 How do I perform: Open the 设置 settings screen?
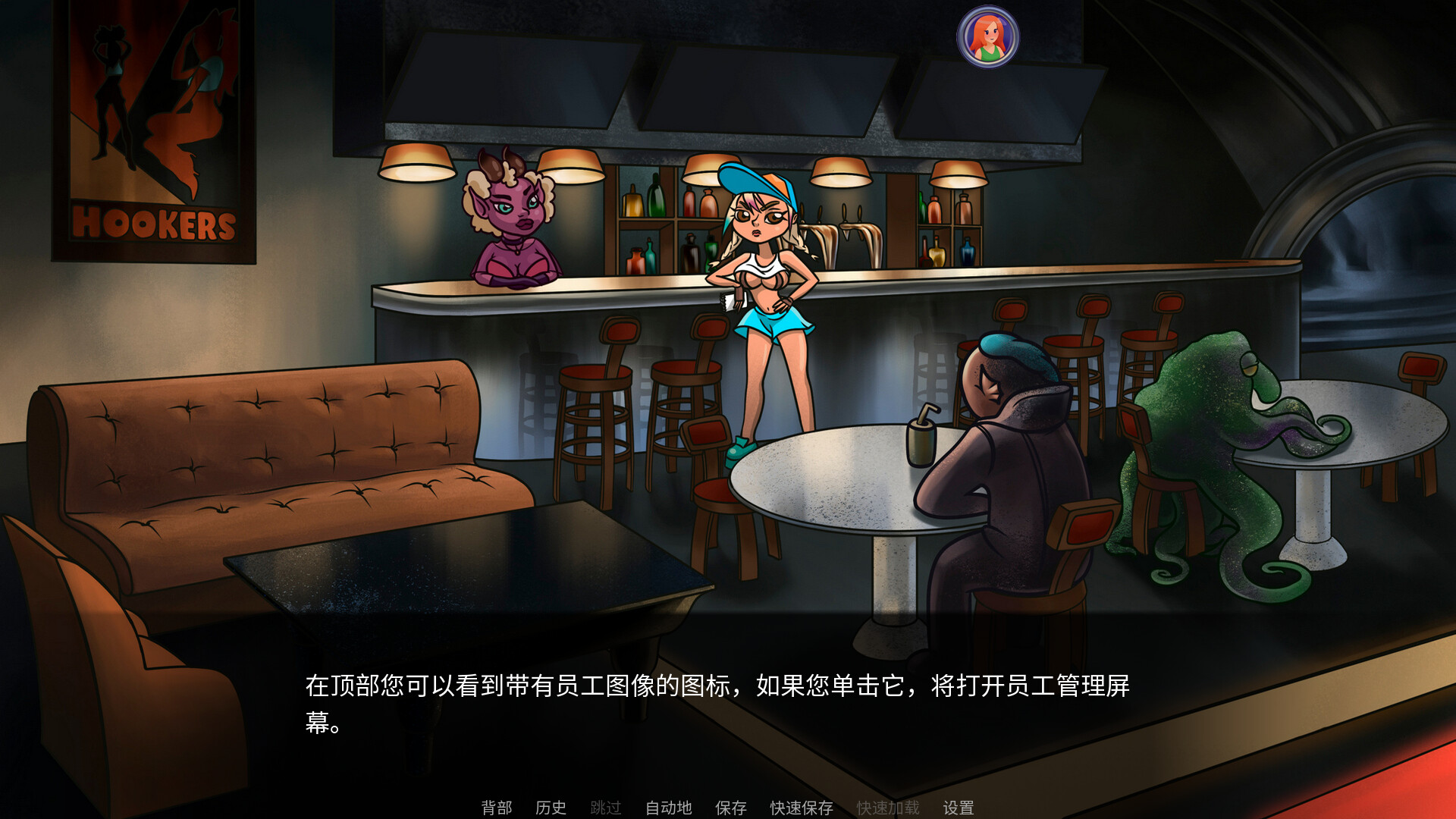coord(959,808)
